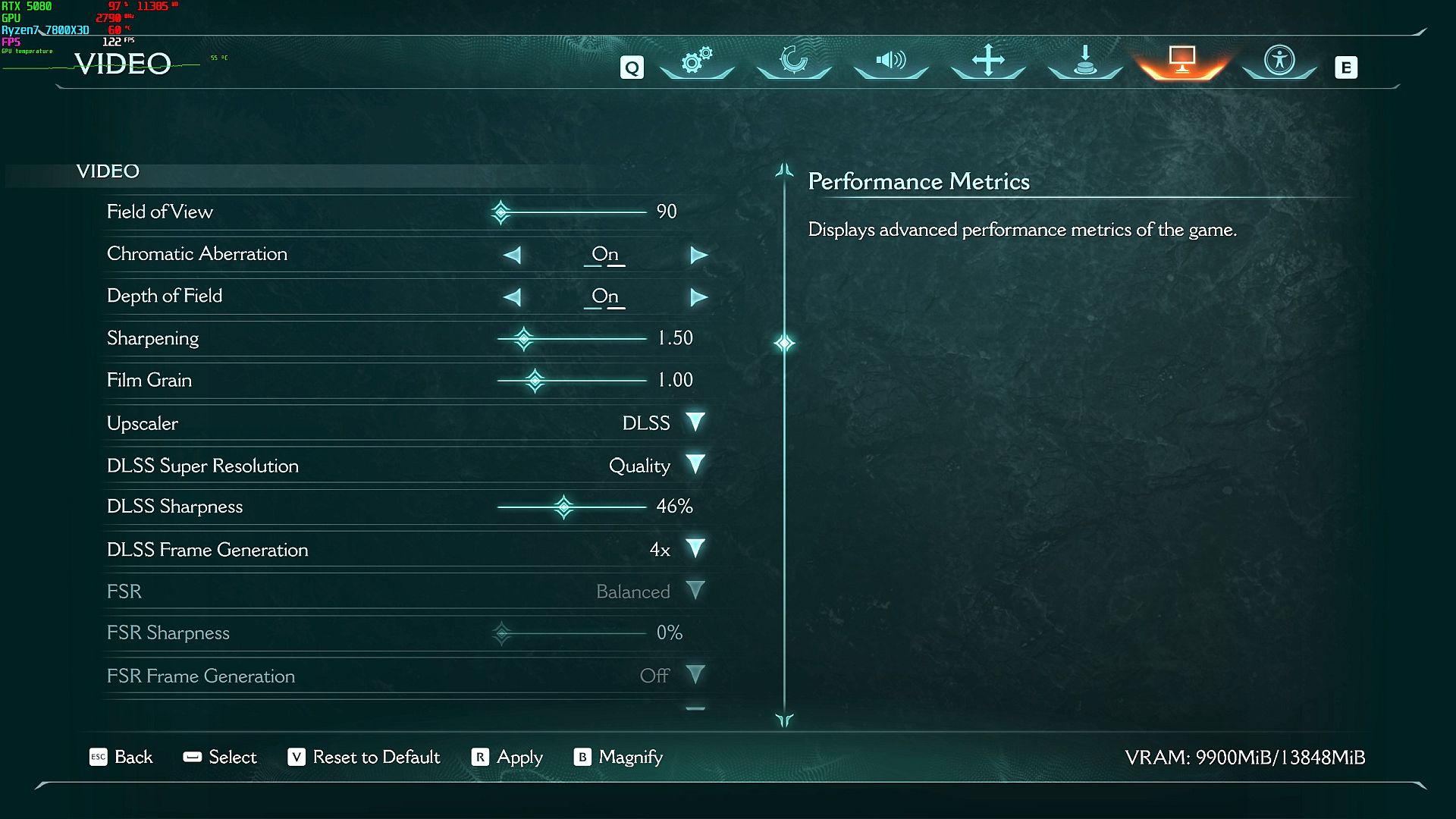The height and width of the screenshot is (819, 1456).
Task: Open the Upscaler dropdown
Action: [695, 422]
